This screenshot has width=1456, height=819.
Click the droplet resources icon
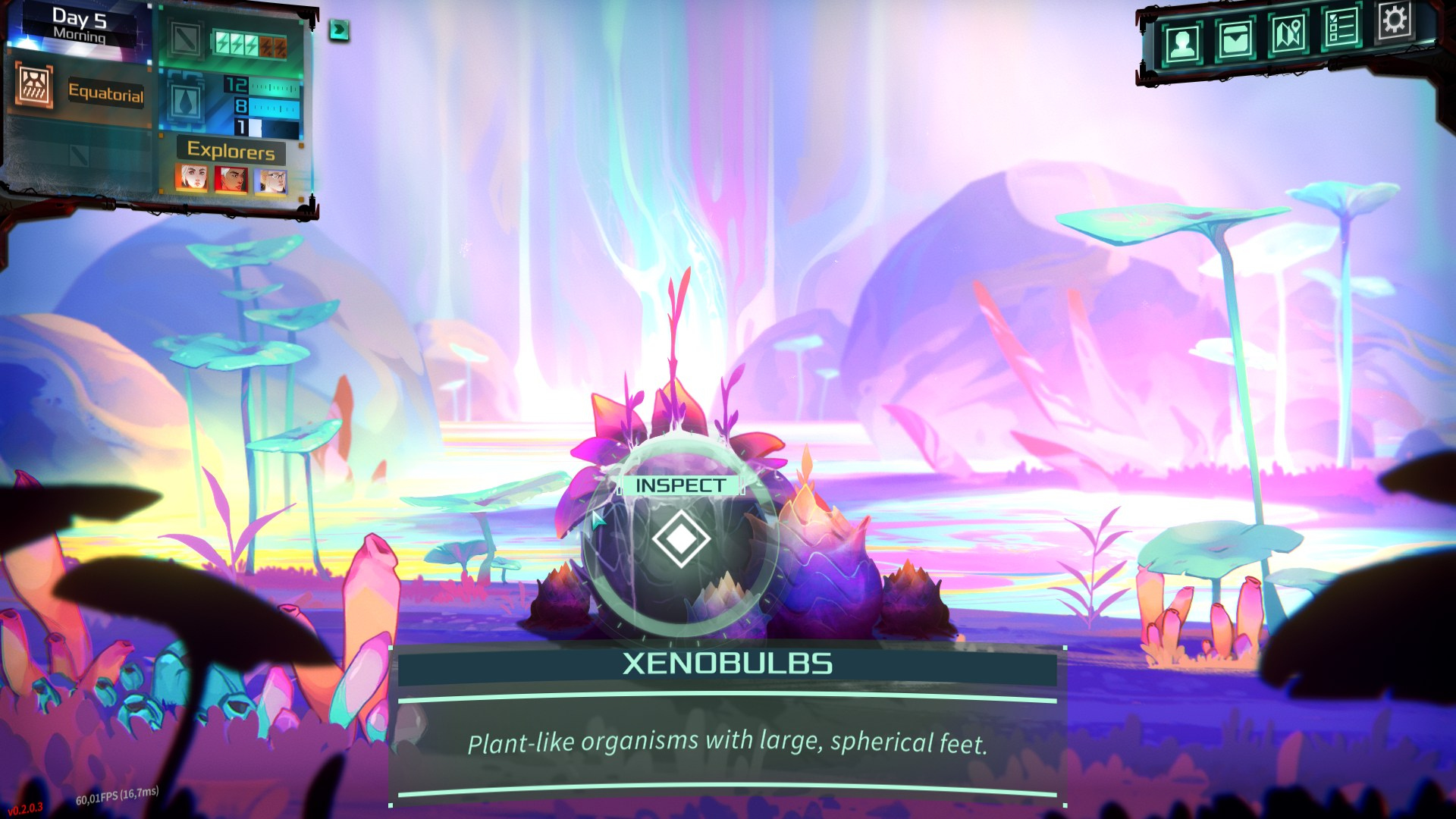(186, 101)
